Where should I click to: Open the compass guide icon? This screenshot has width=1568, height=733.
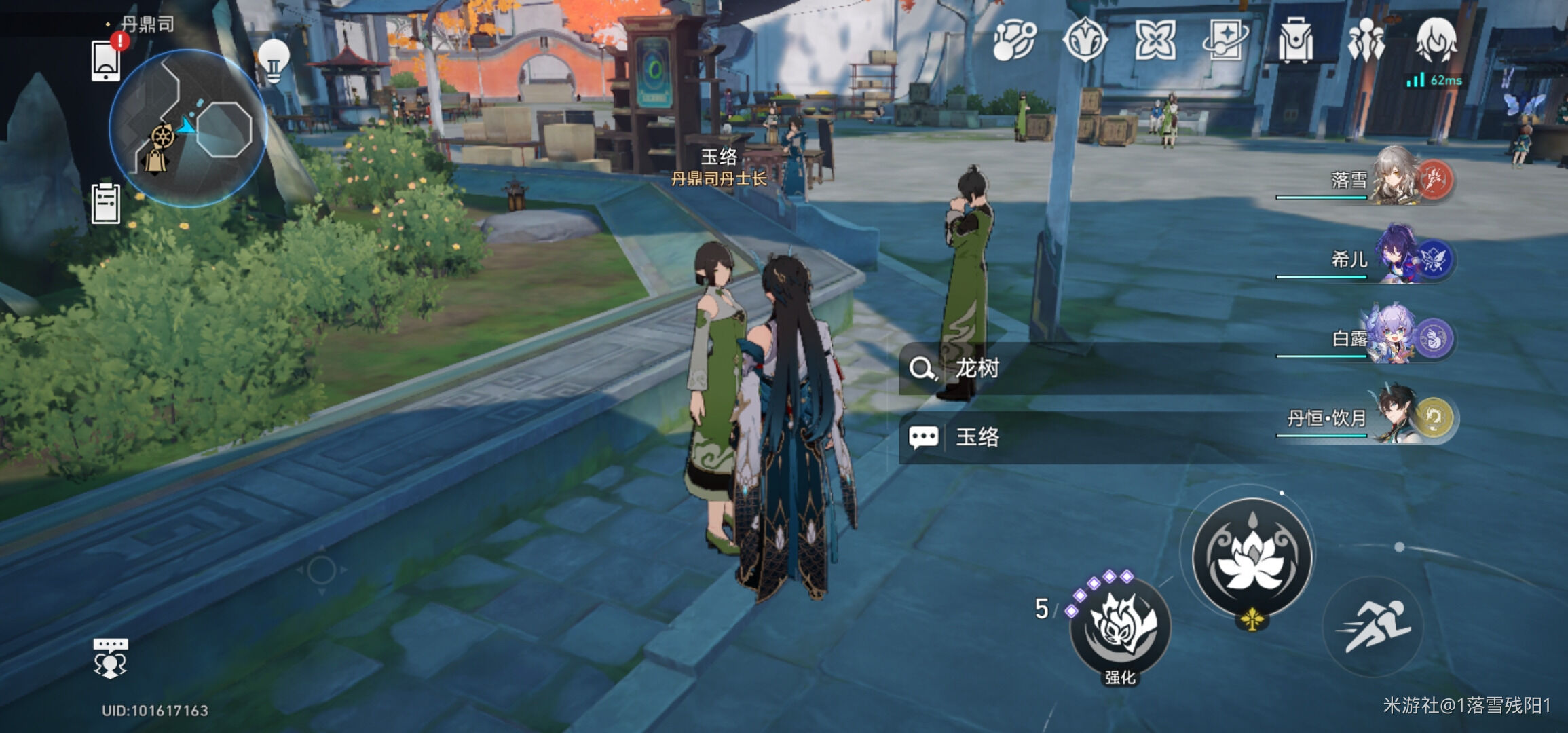[x=1085, y=41]
